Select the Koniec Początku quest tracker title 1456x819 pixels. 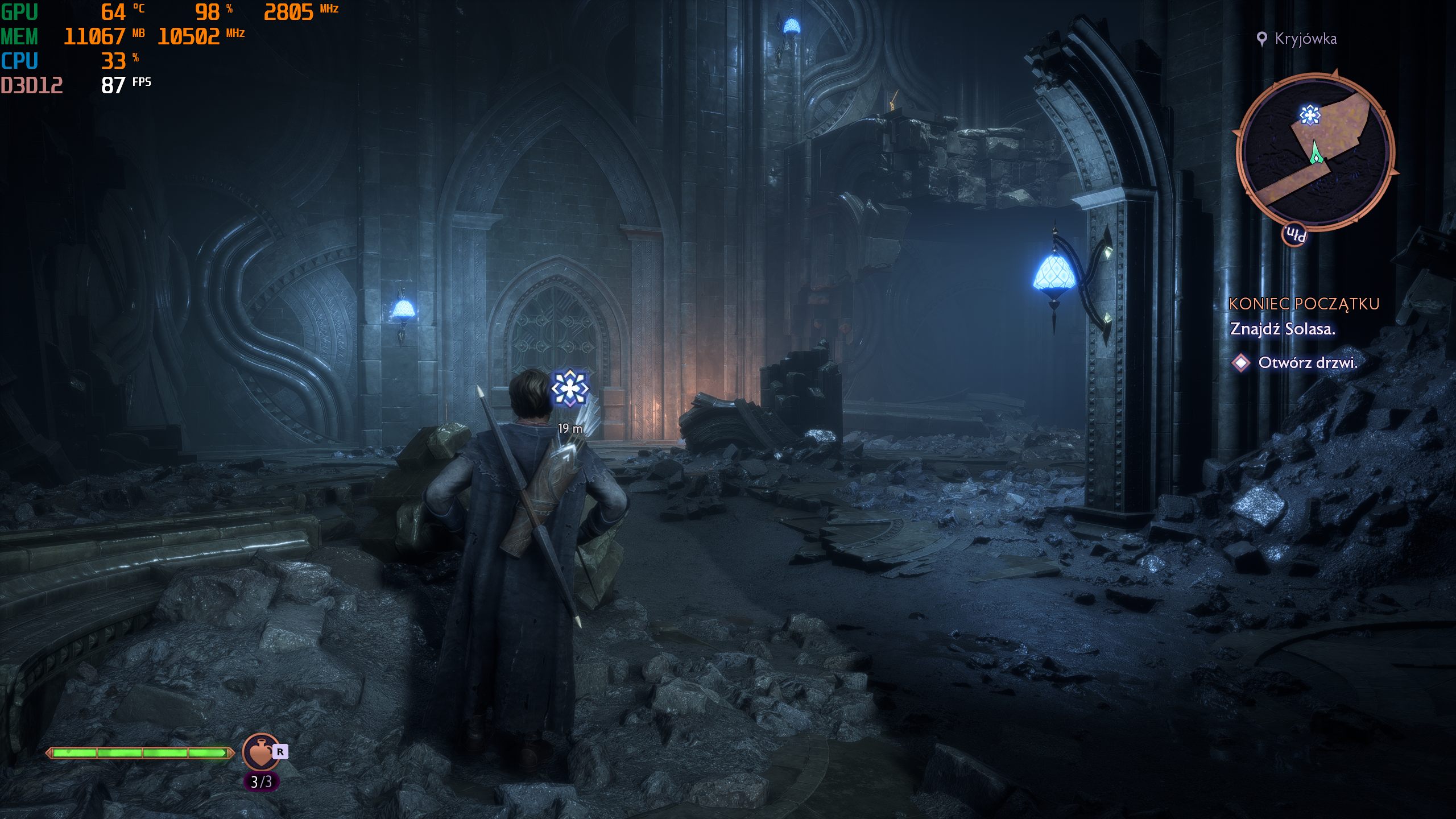(x=1304, y=304)
